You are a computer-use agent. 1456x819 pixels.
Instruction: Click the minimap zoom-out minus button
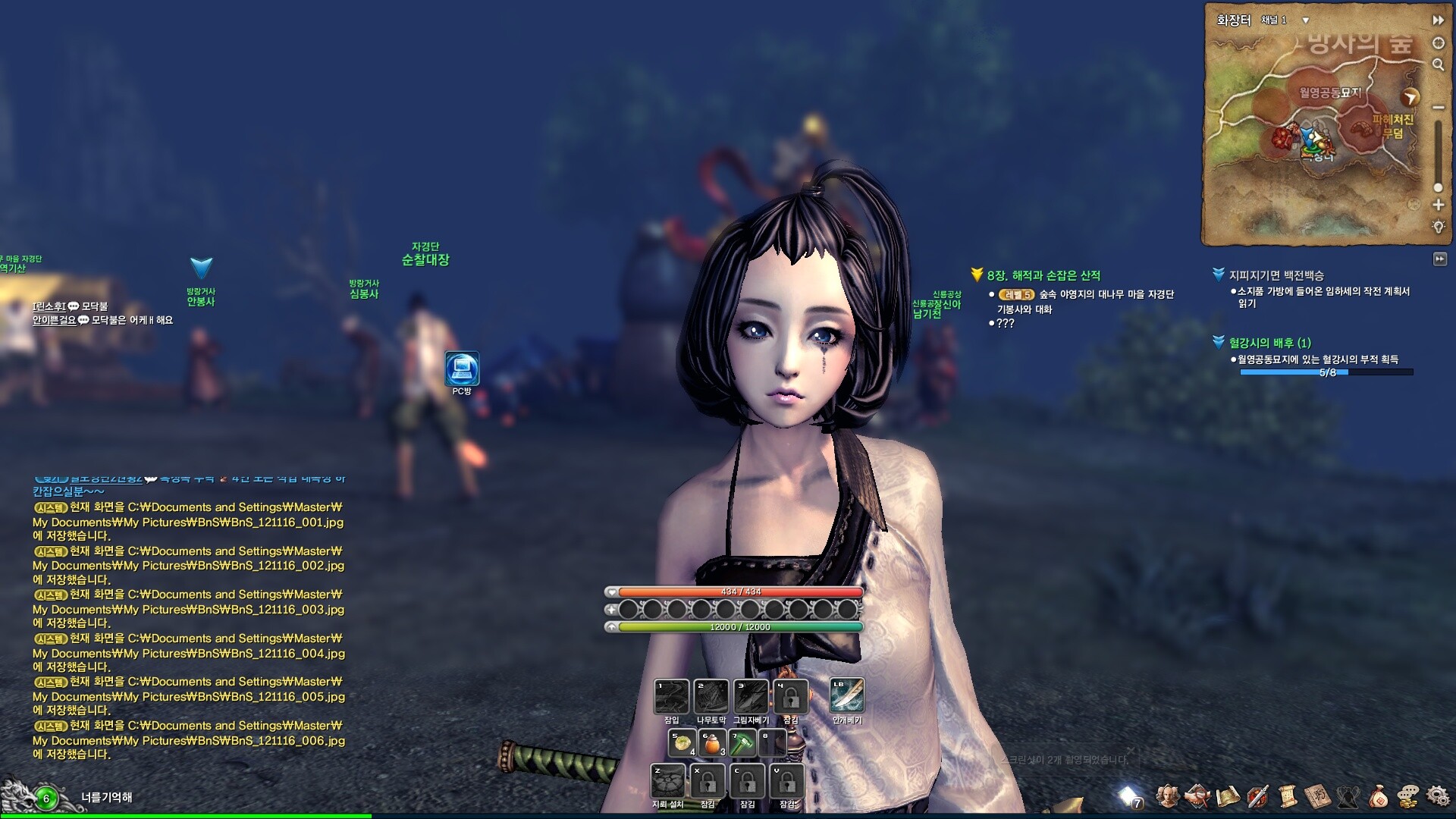point(1438,108)
